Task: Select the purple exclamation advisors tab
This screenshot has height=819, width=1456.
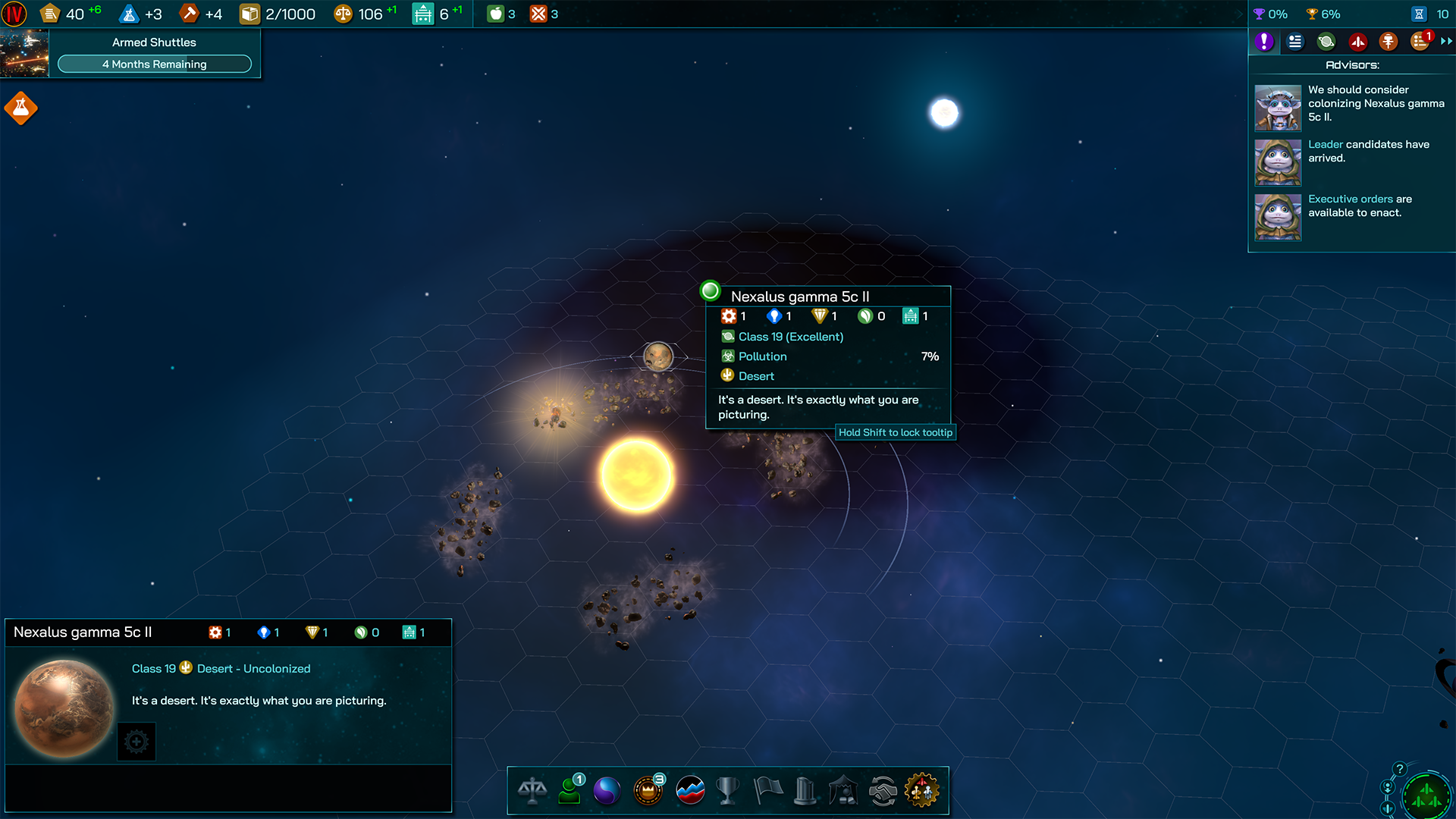Action: click(1263, 42)
